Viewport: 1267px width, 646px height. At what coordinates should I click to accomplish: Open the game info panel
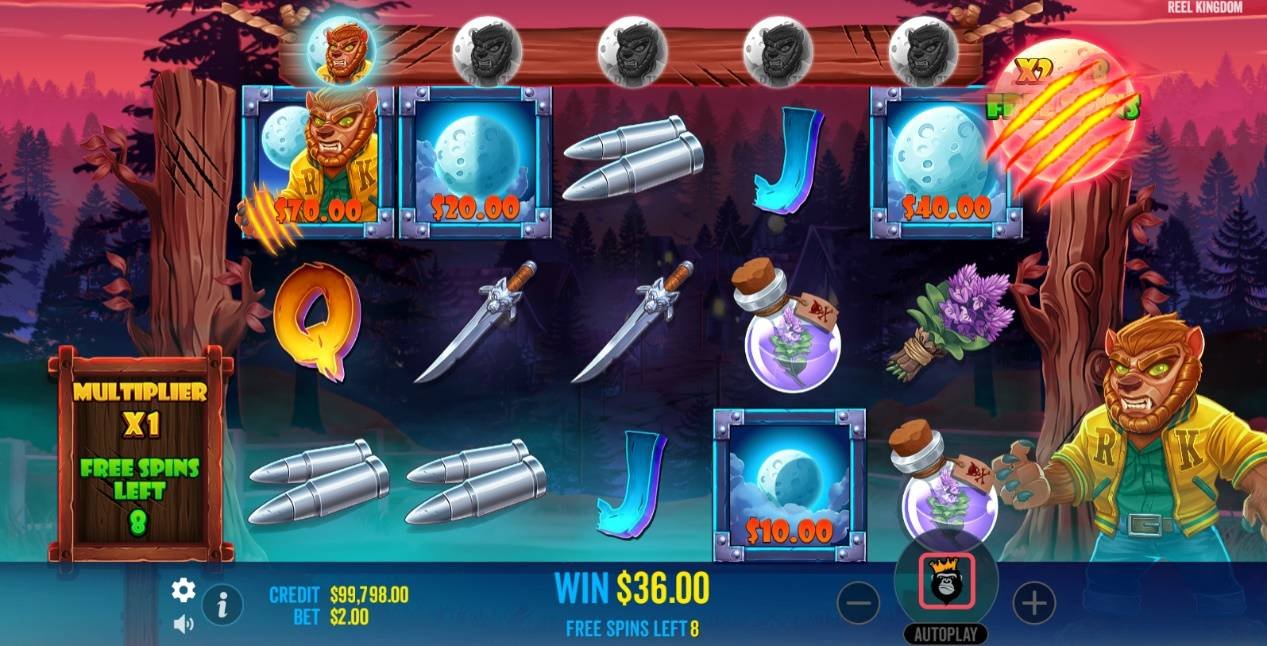222,604
